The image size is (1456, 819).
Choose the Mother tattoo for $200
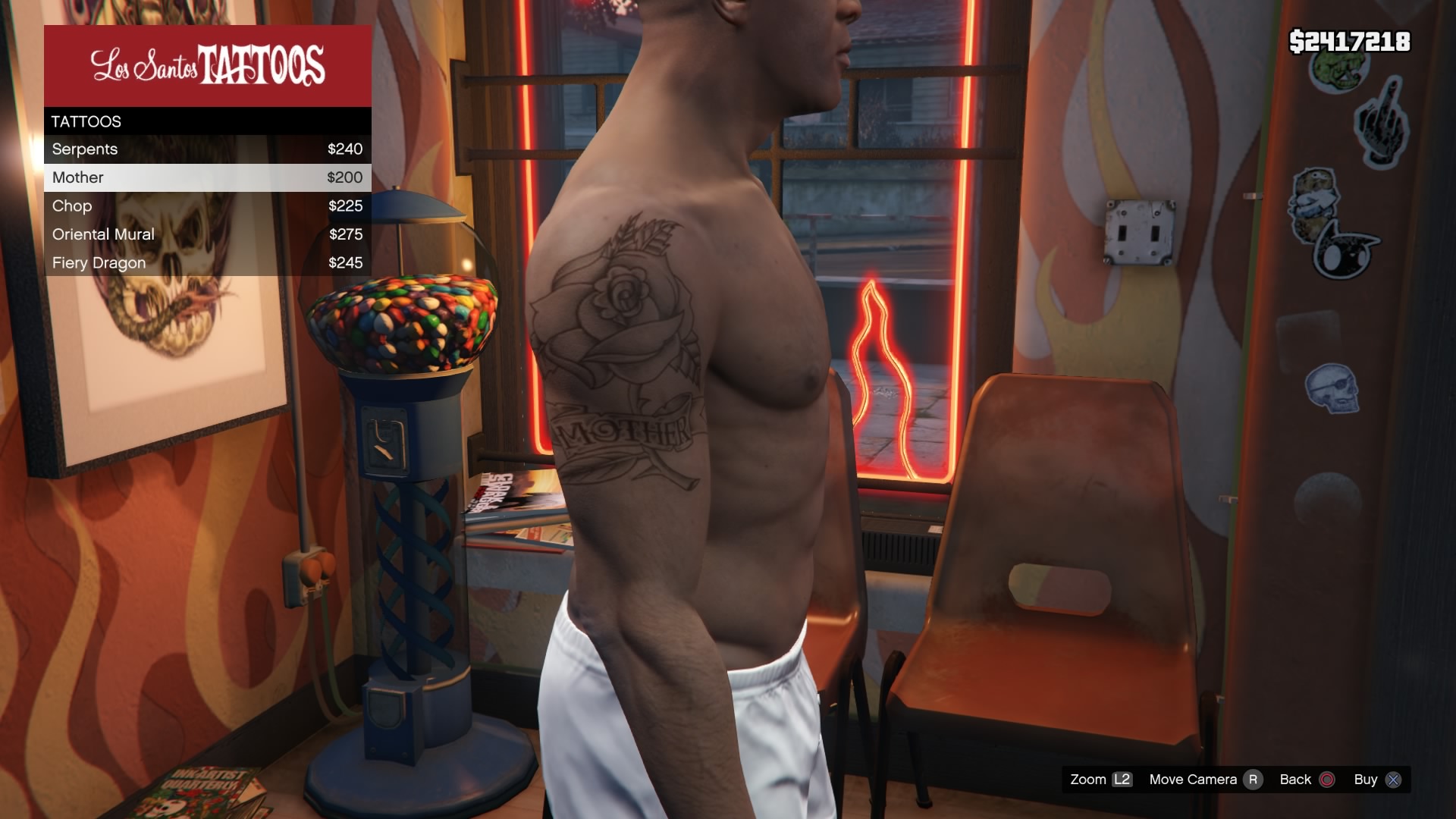pyautogui.click(x=207, y=177)
